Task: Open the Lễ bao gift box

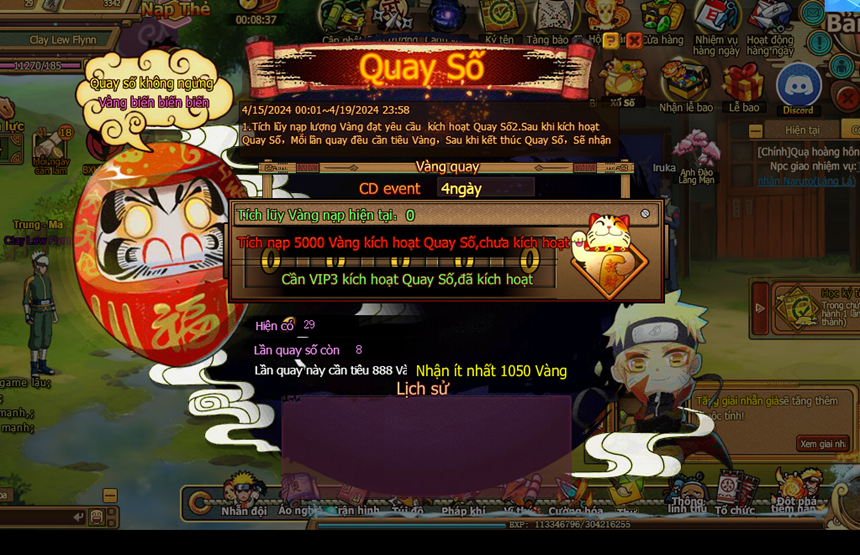Action: pyautogui.click(x=743, y=86)
